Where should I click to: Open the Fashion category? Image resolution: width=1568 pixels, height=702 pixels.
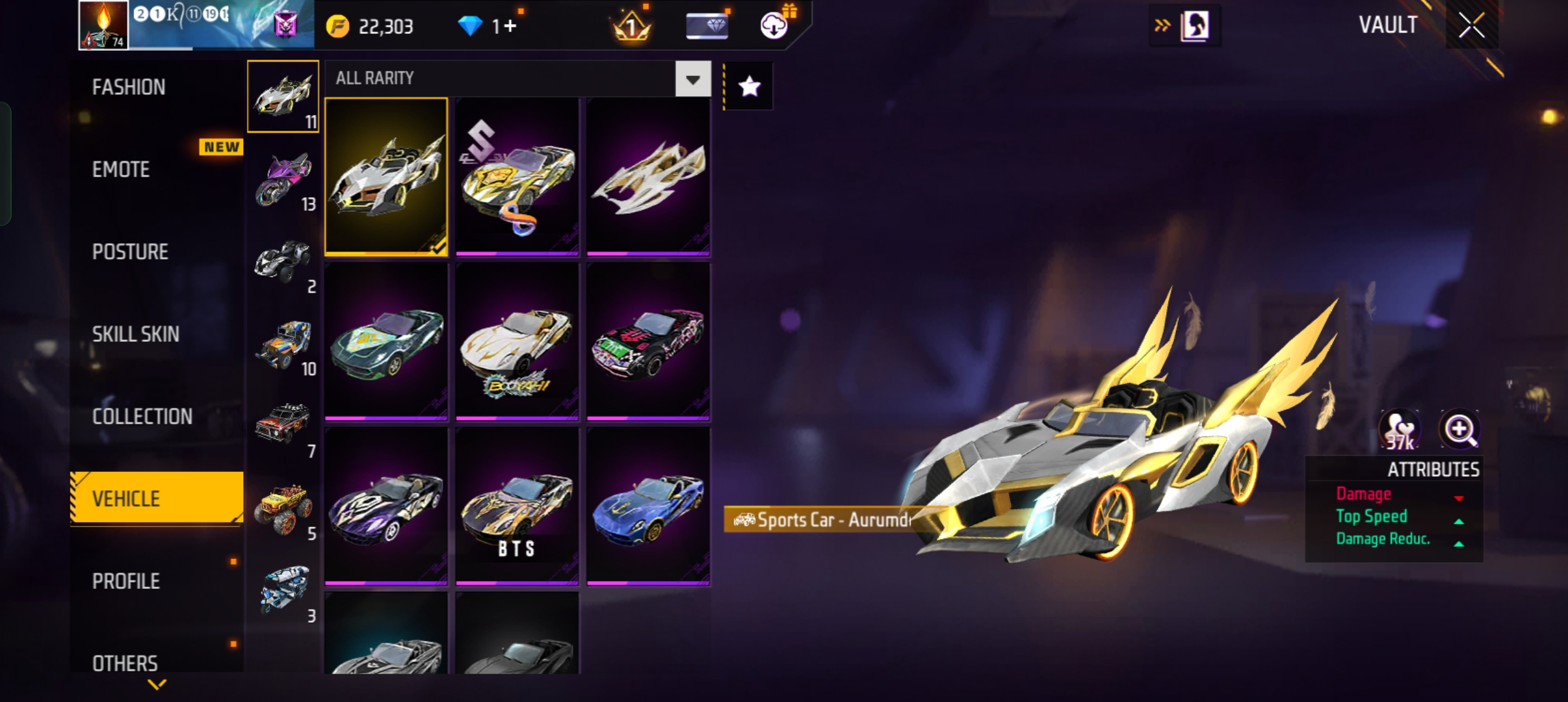tap(129, 87)
